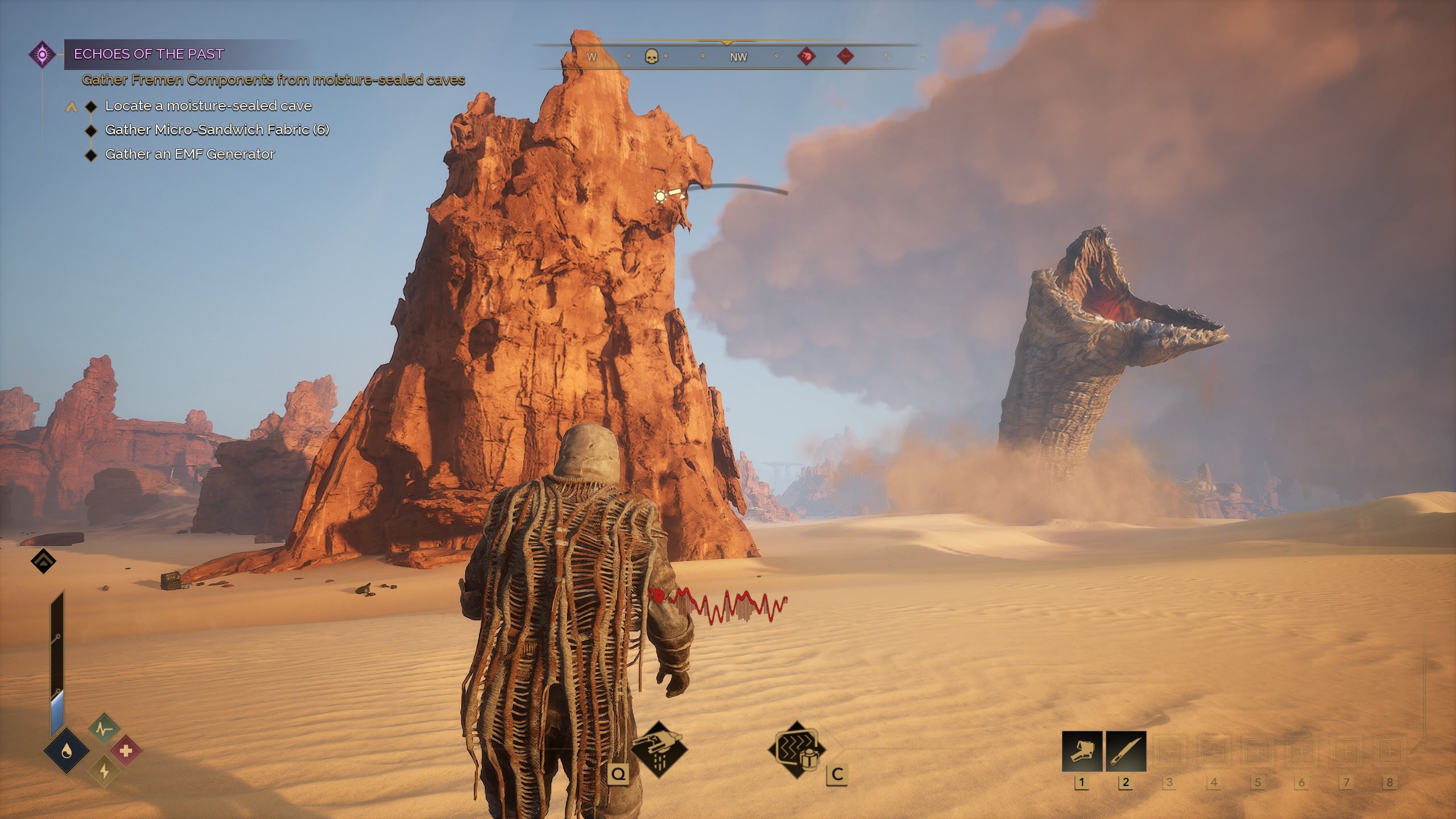Select the ECHOES OF THE PAST quest title
Viewport: 1456px width, 819px height.
tap(148, 55)
